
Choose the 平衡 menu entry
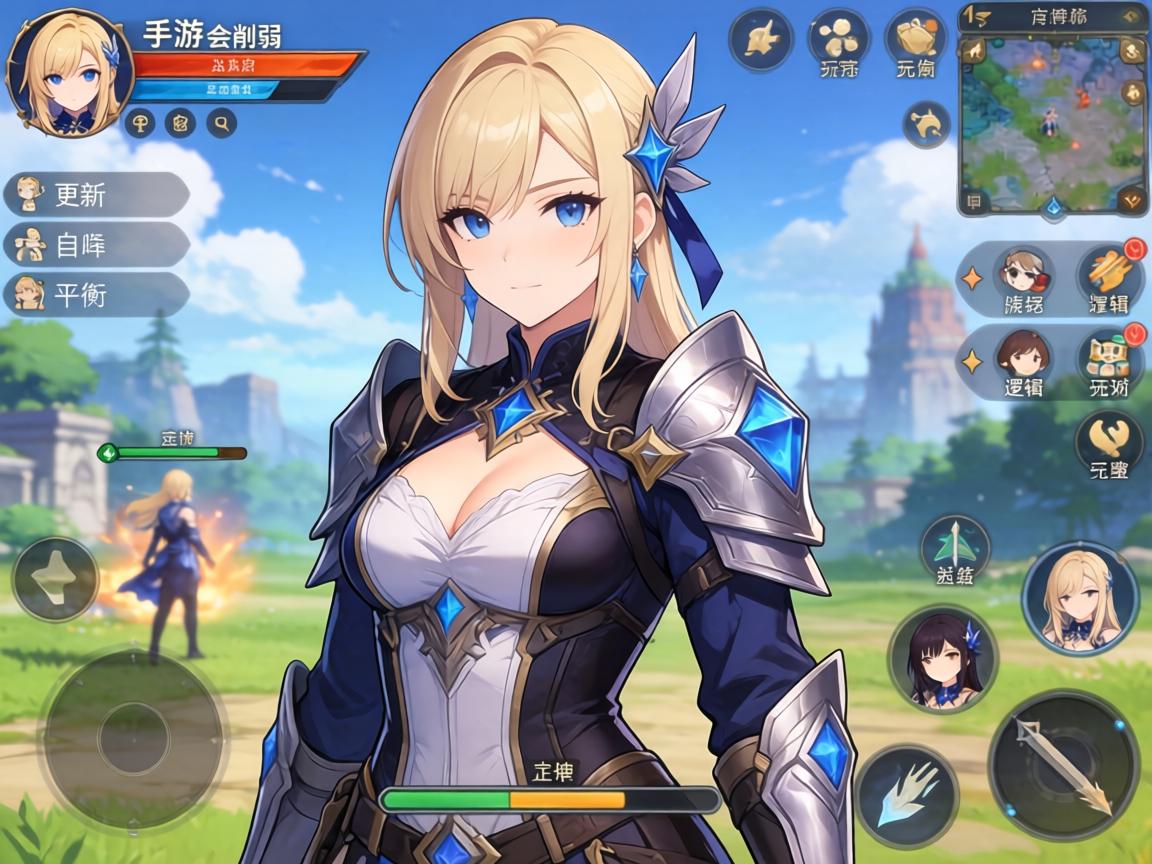[96, 295]
